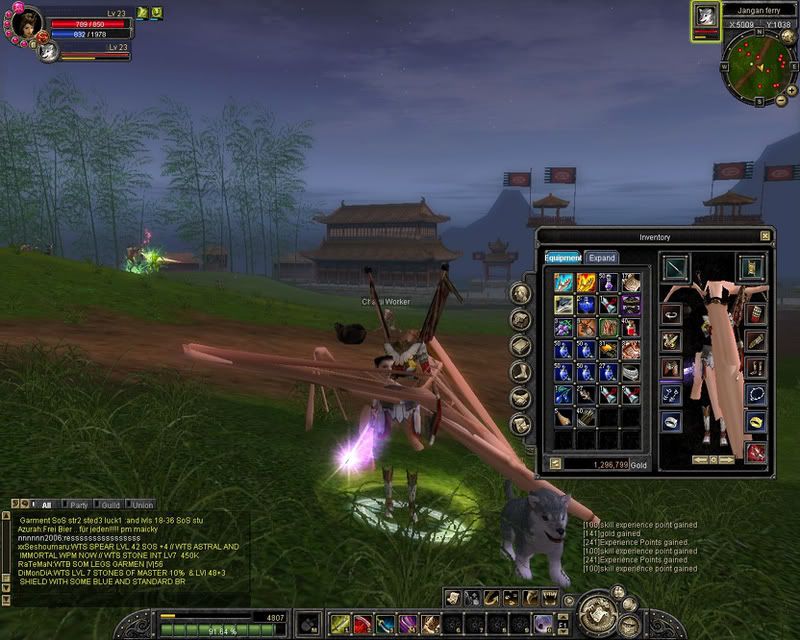Viewport: 800px width, 640px height.
Task: Click the equipped bow weapon slot
Action: coord(675,268)
